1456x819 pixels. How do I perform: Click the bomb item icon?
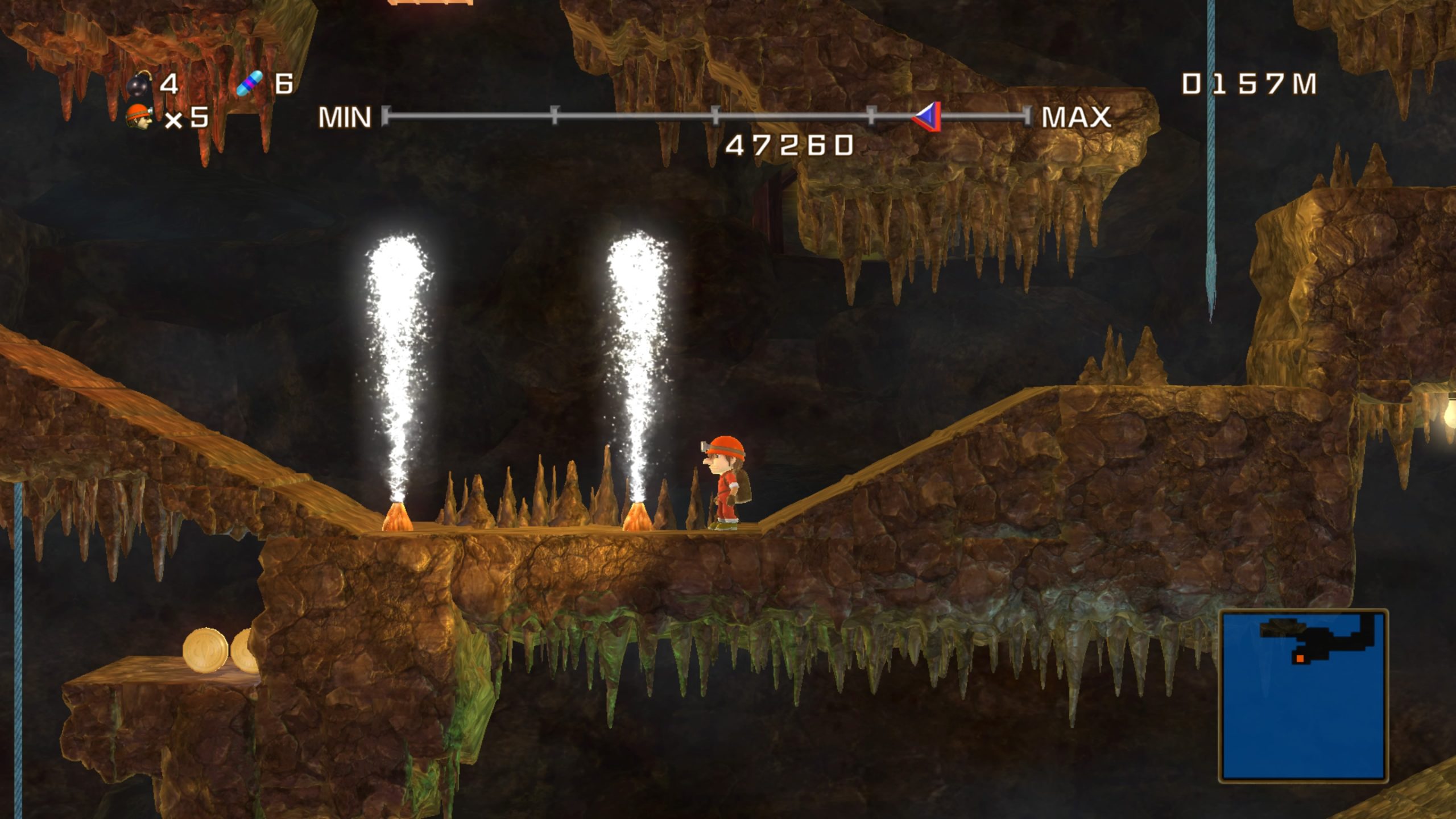(x=139, y=85)
